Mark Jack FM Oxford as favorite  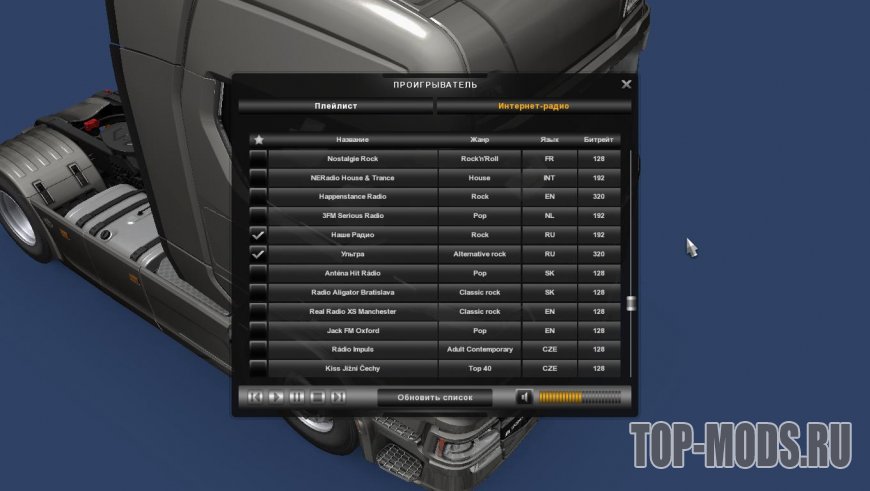(258, 331)
